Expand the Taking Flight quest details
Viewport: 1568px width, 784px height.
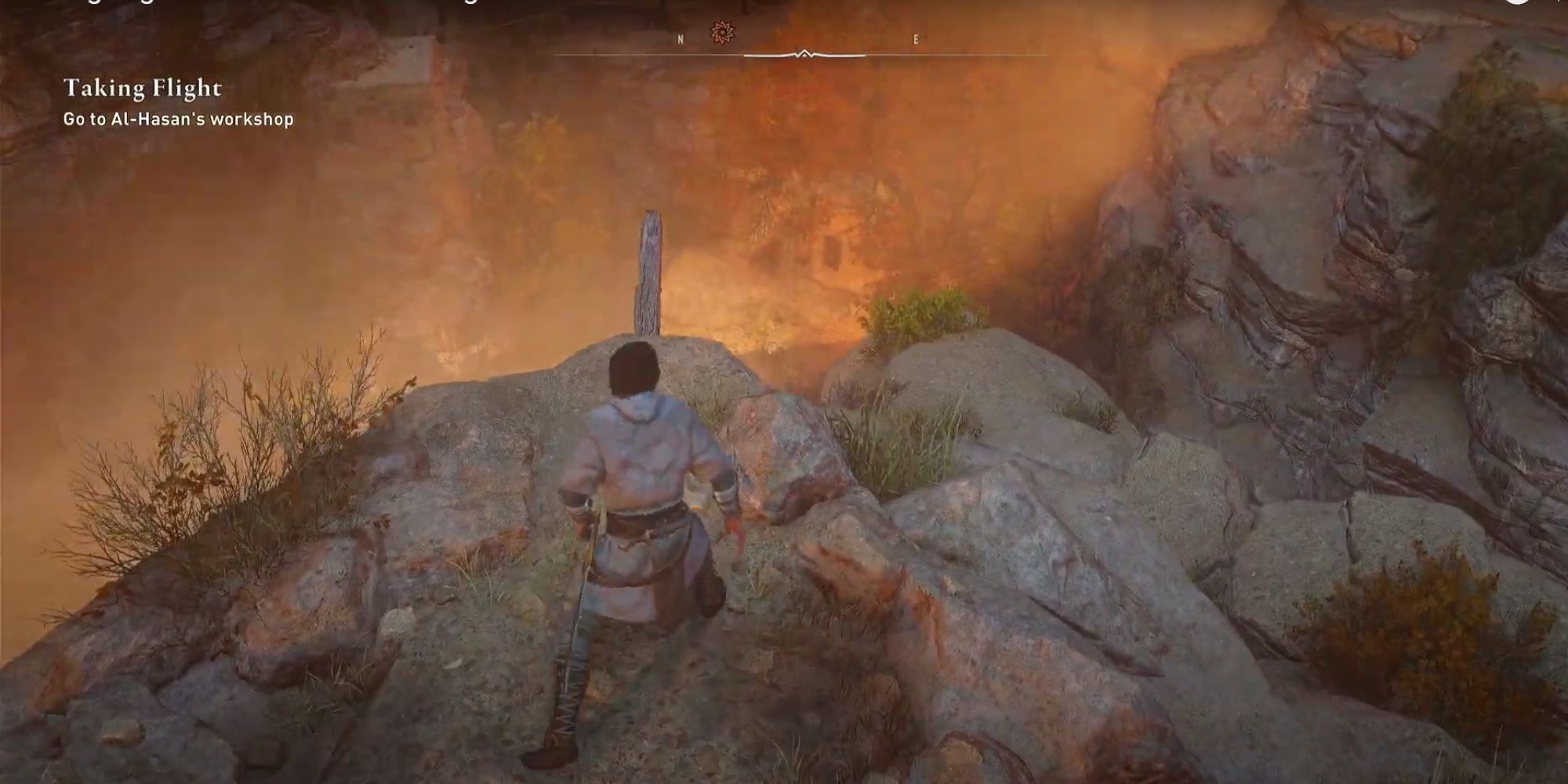tap(144, 89)
